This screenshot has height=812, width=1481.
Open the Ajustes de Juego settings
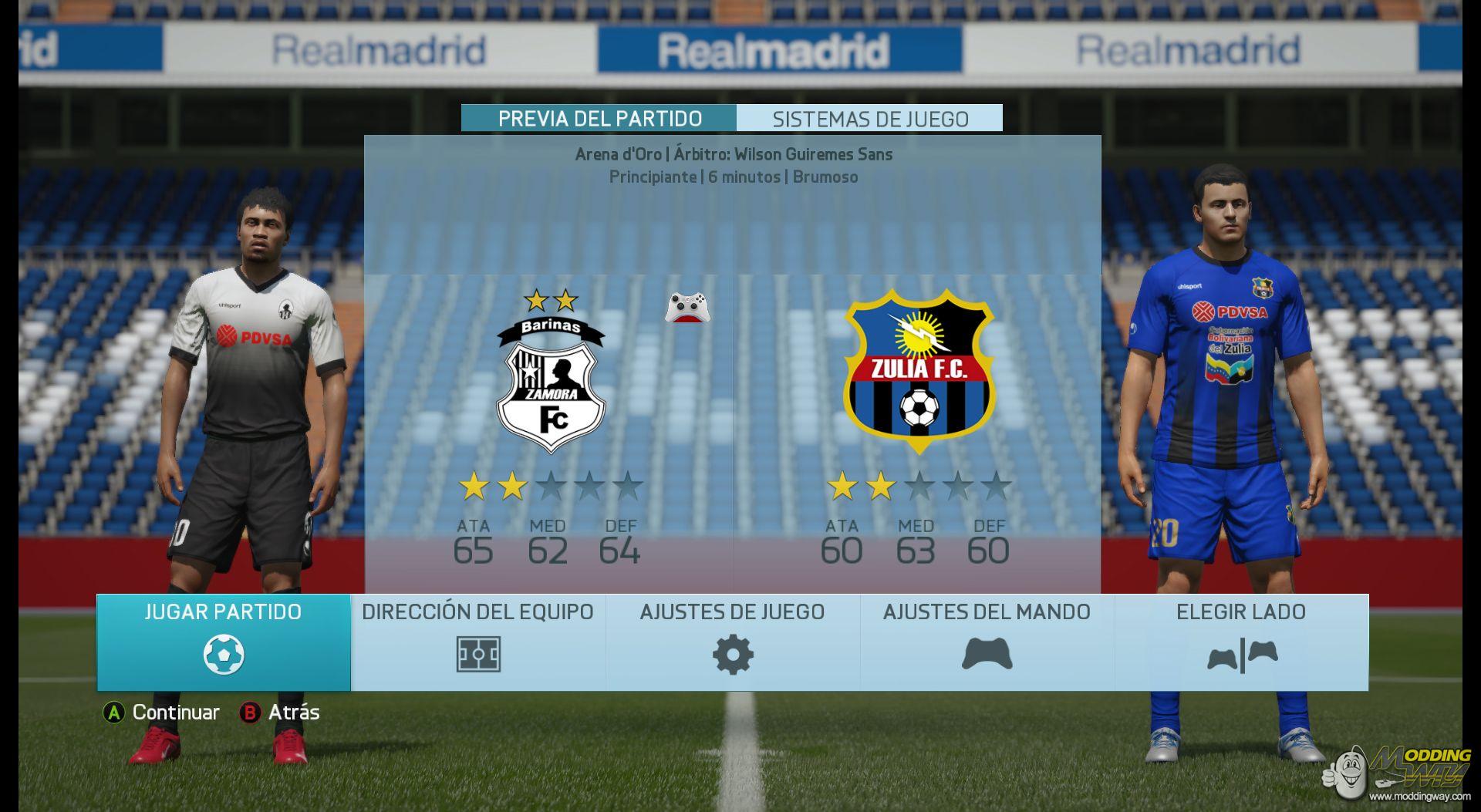tap(733, 642)
